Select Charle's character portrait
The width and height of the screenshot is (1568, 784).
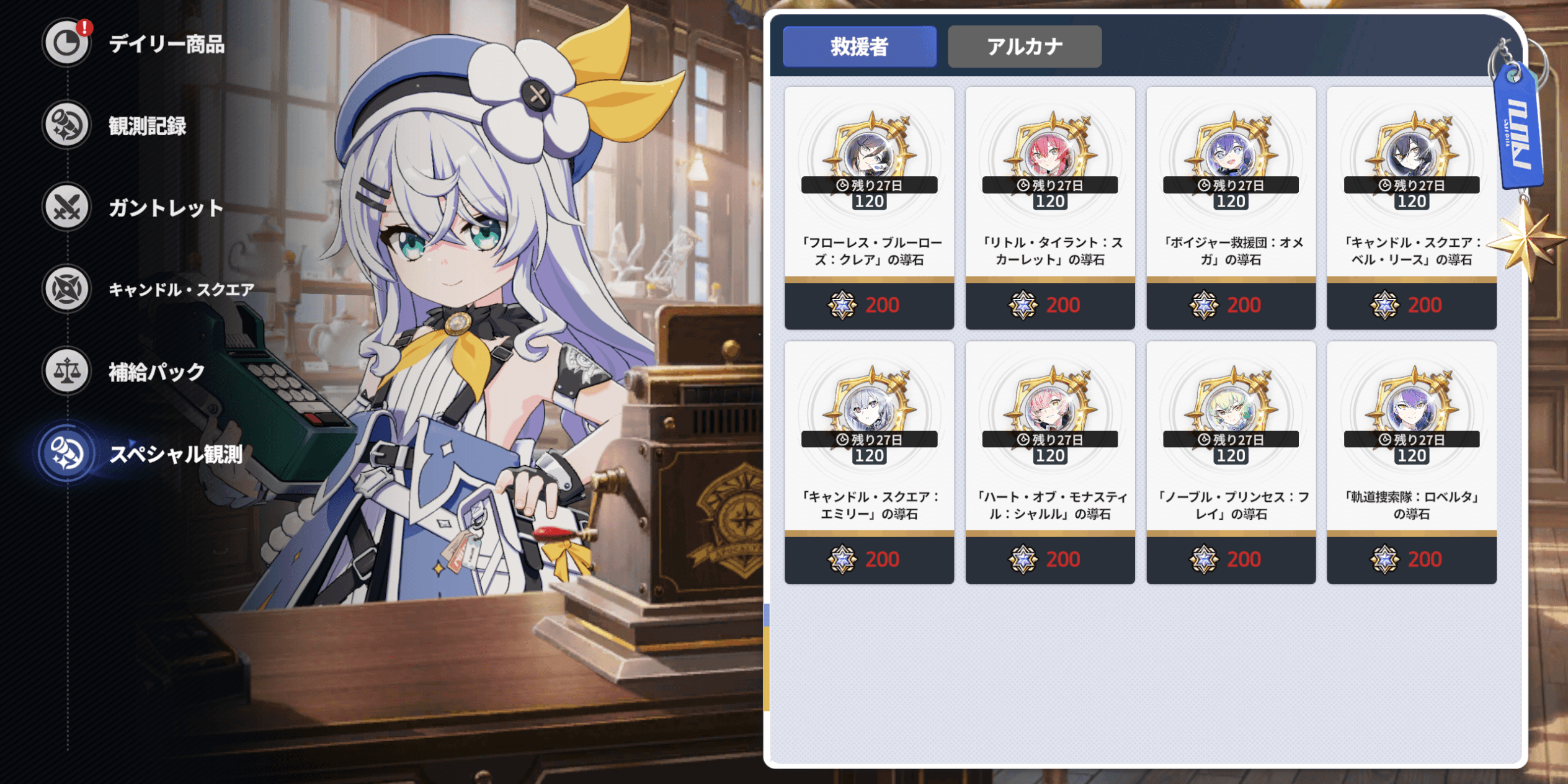[x=1049, y=409]
